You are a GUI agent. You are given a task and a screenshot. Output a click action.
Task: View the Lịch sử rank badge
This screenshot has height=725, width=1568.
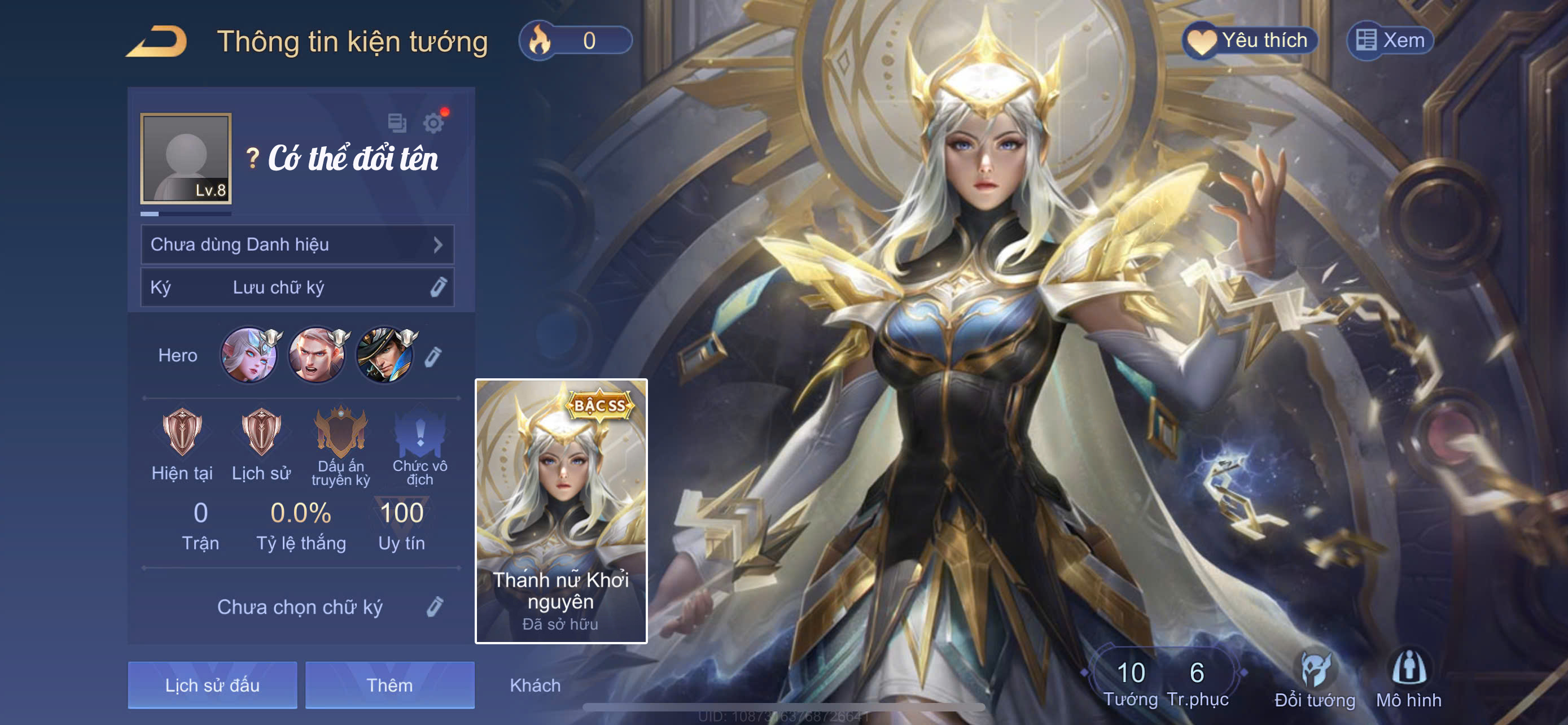pyautogui.click(x=261, y=432)
